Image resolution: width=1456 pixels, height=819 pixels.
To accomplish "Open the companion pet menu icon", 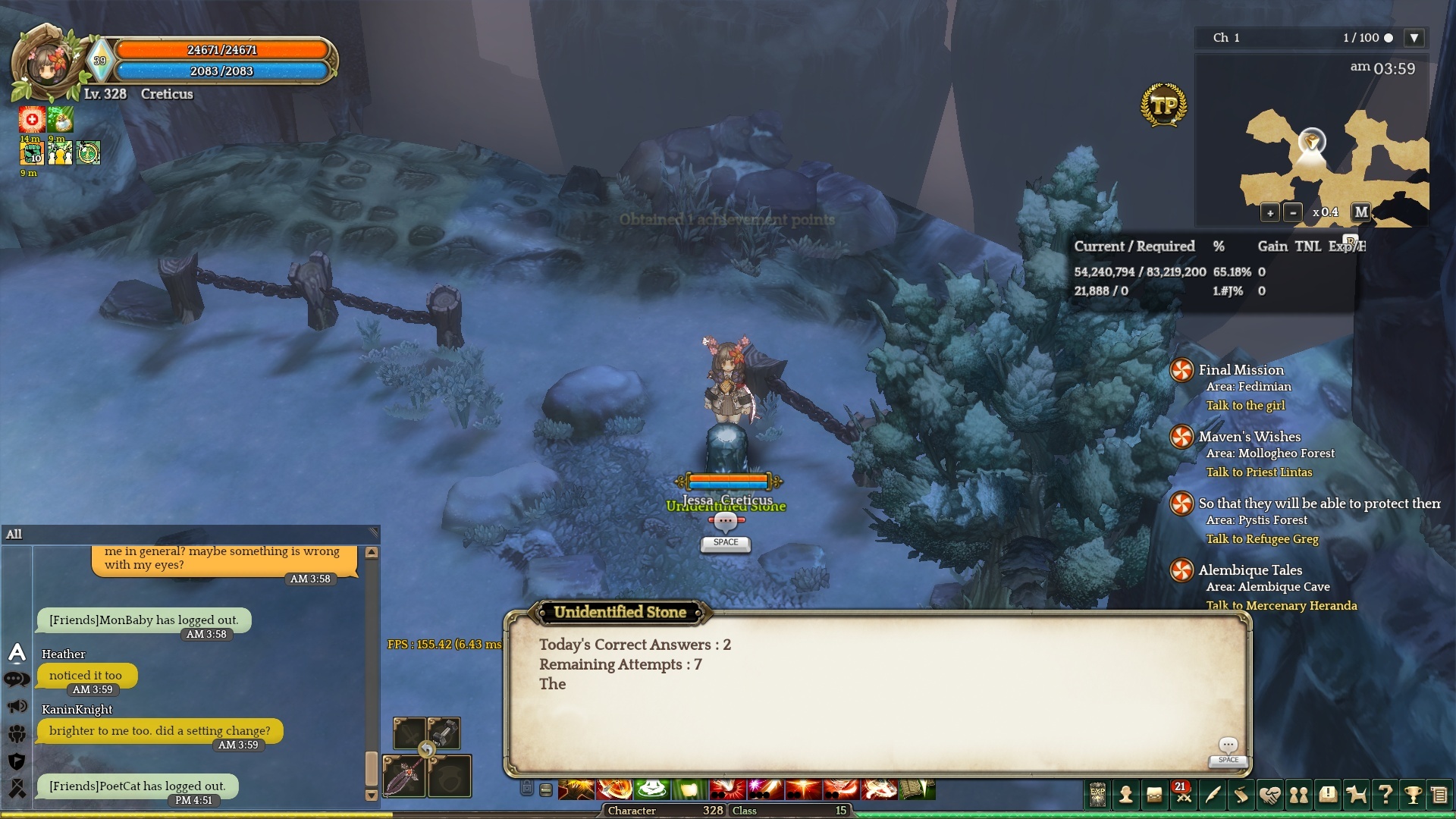I will click(1356, 795).
